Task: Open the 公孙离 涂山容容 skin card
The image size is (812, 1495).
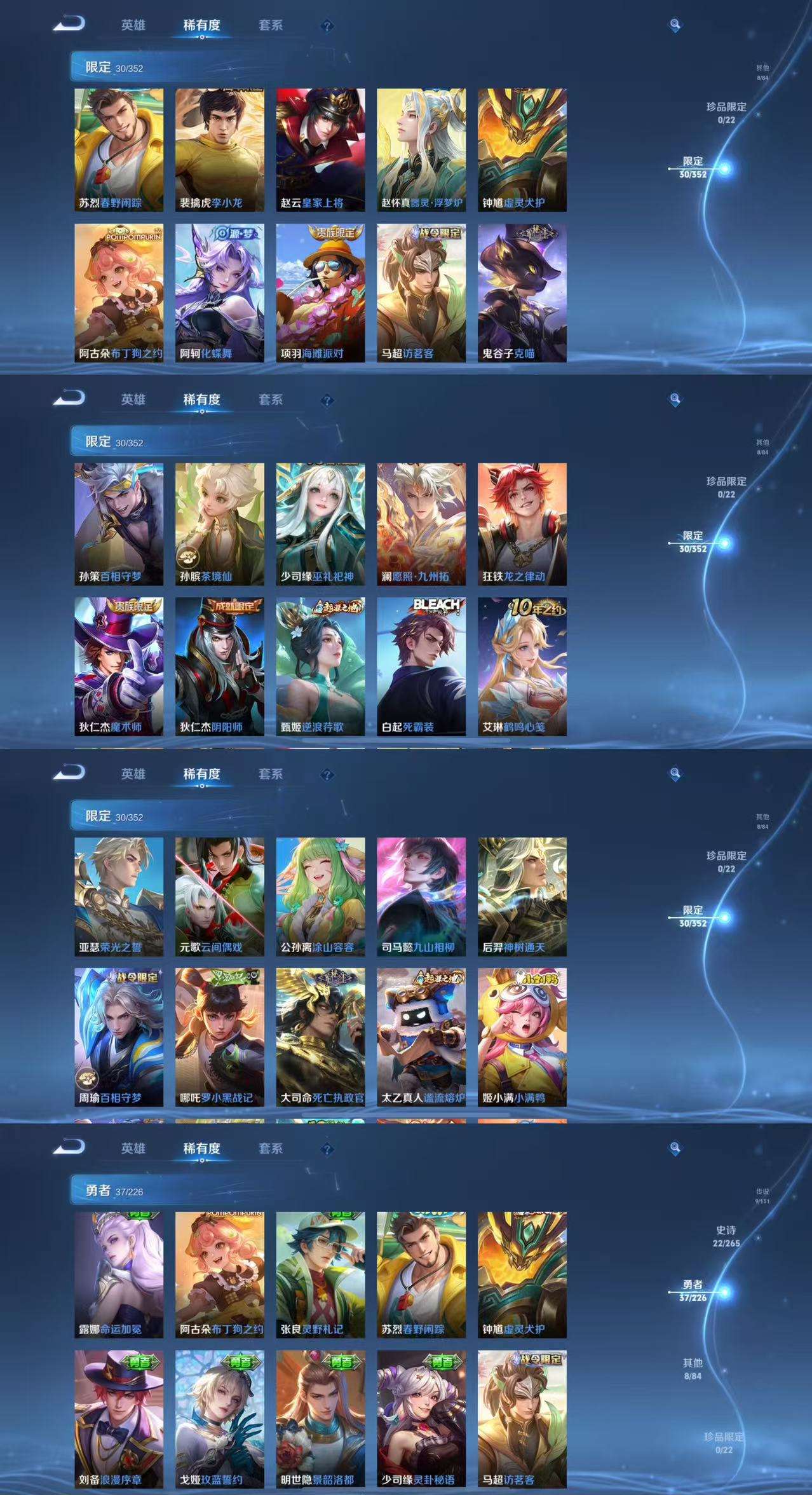Action: (320, 896)
